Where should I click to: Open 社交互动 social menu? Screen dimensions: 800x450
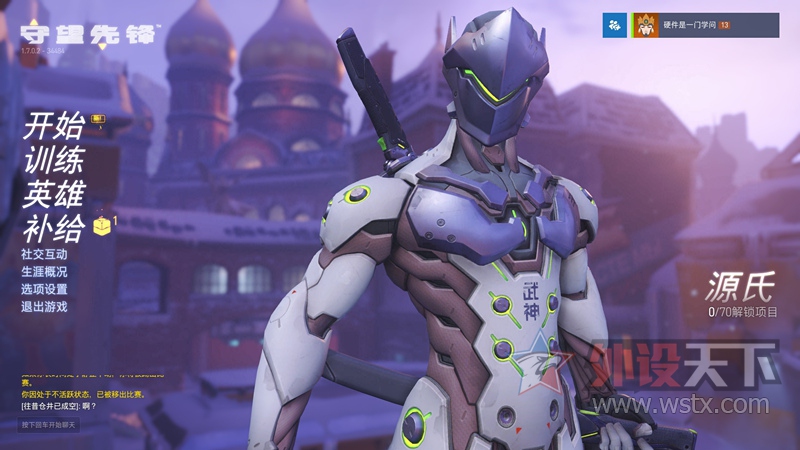44,255
